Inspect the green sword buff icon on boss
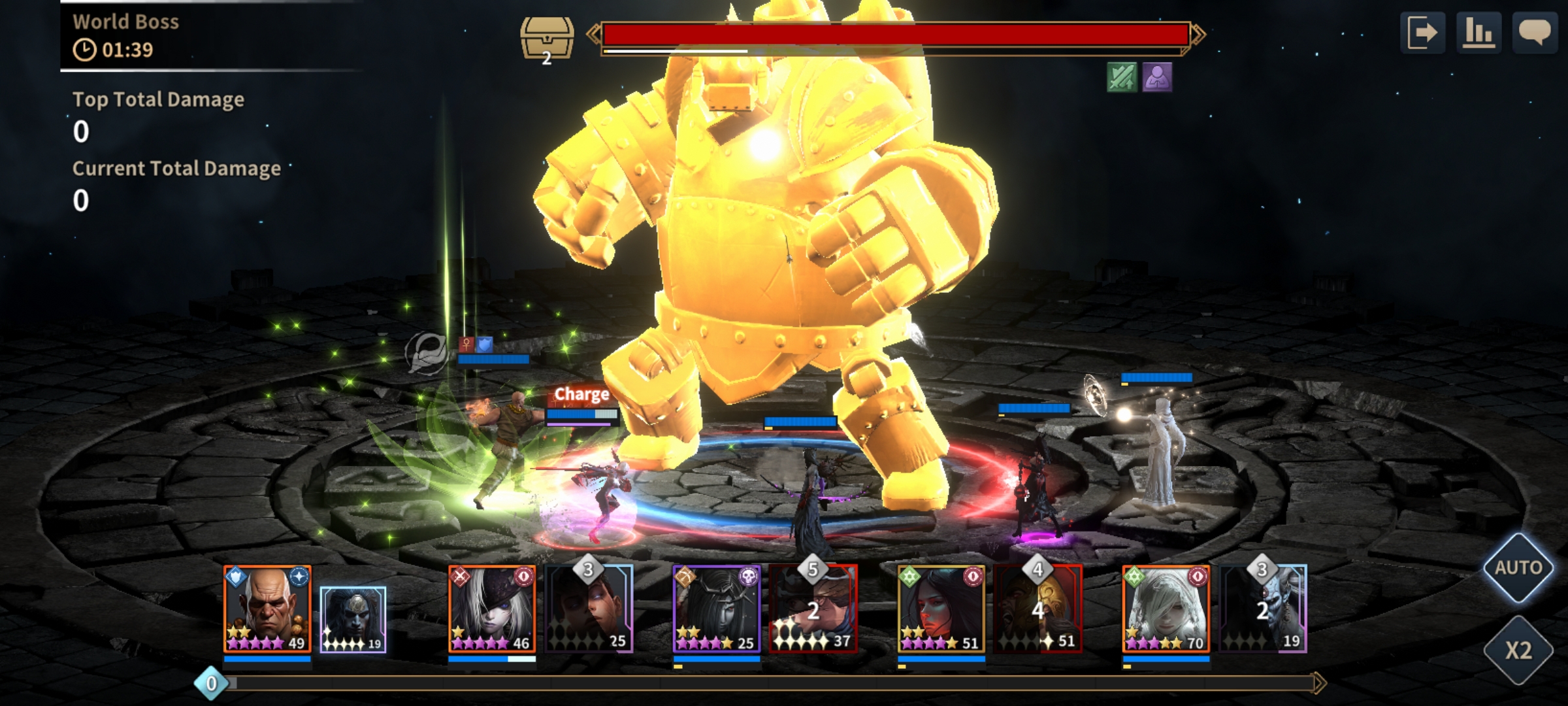Screen dimensions: 1568x706 [1122, 78]
